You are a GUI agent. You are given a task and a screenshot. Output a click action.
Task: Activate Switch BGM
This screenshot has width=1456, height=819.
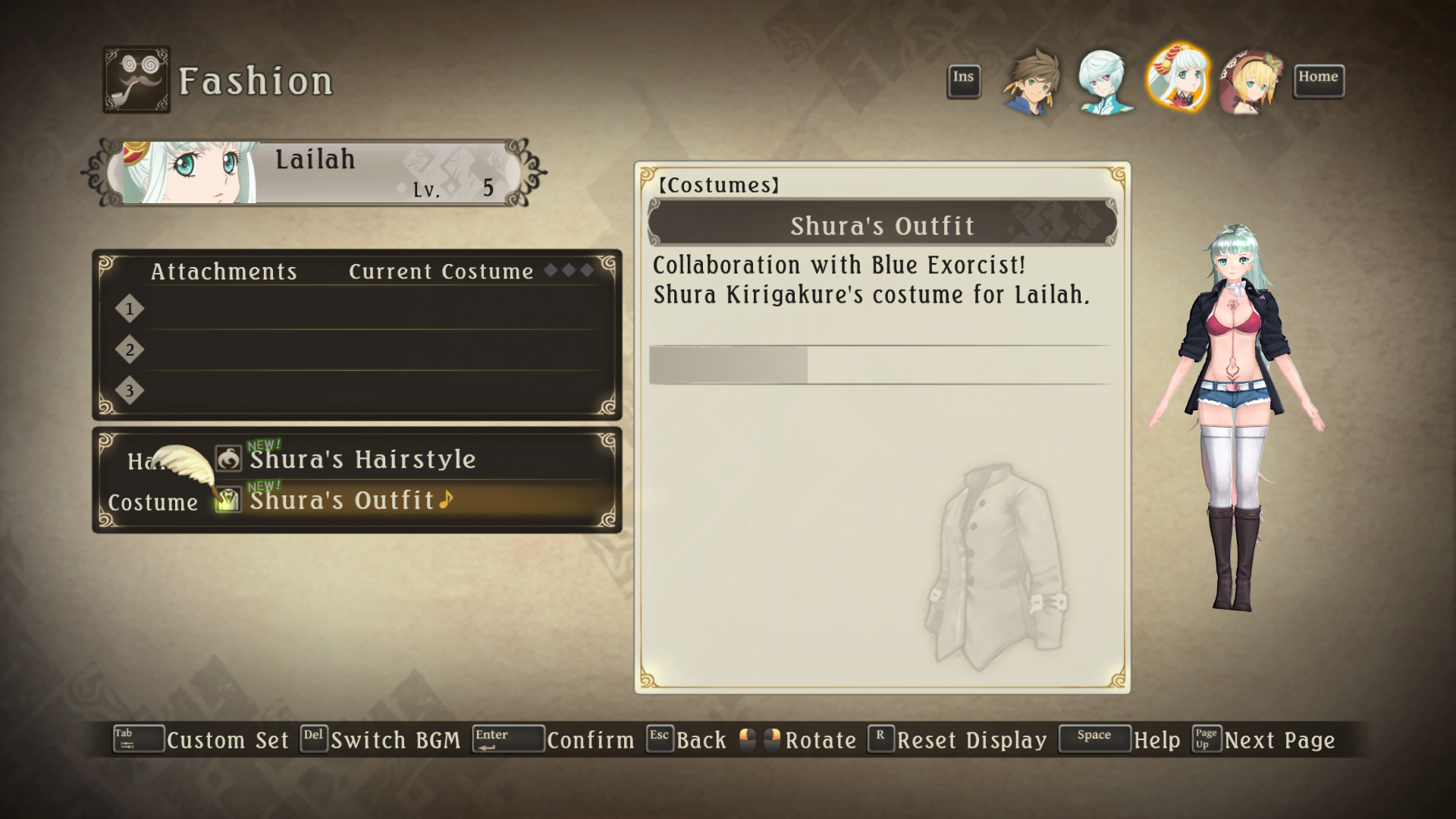coord(395,740)
